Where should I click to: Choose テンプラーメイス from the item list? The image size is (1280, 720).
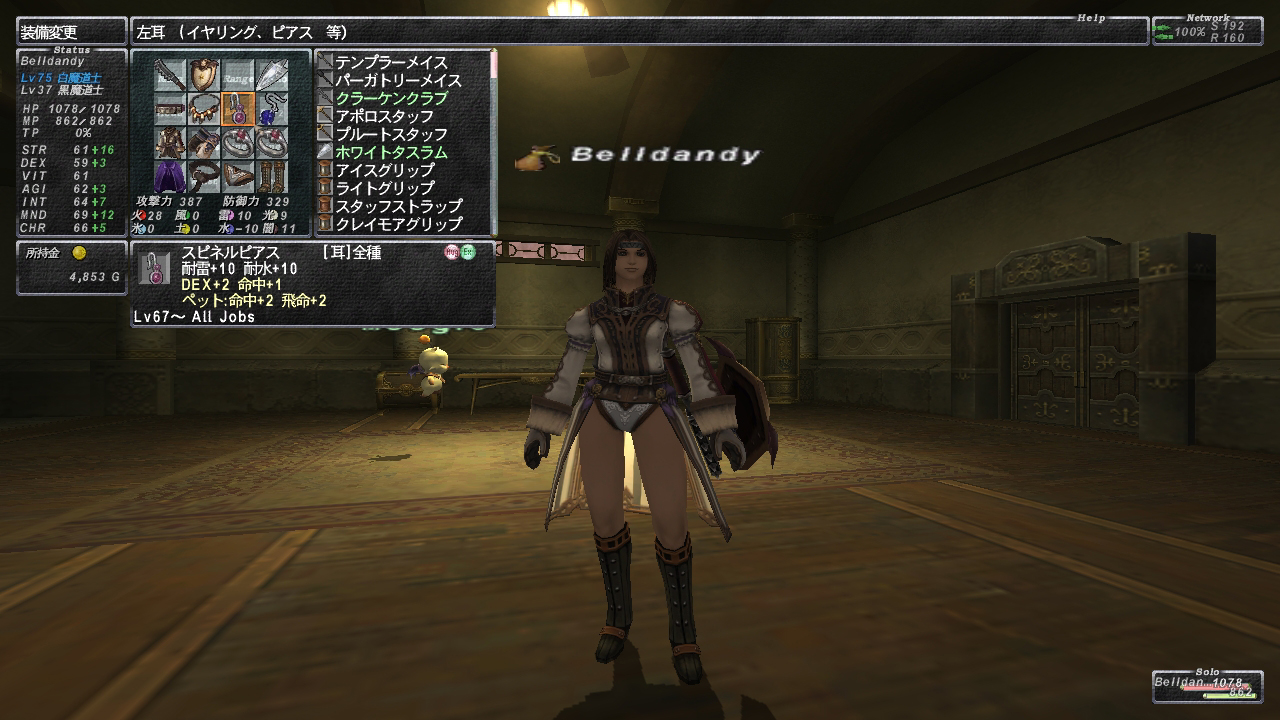point(391,63)
